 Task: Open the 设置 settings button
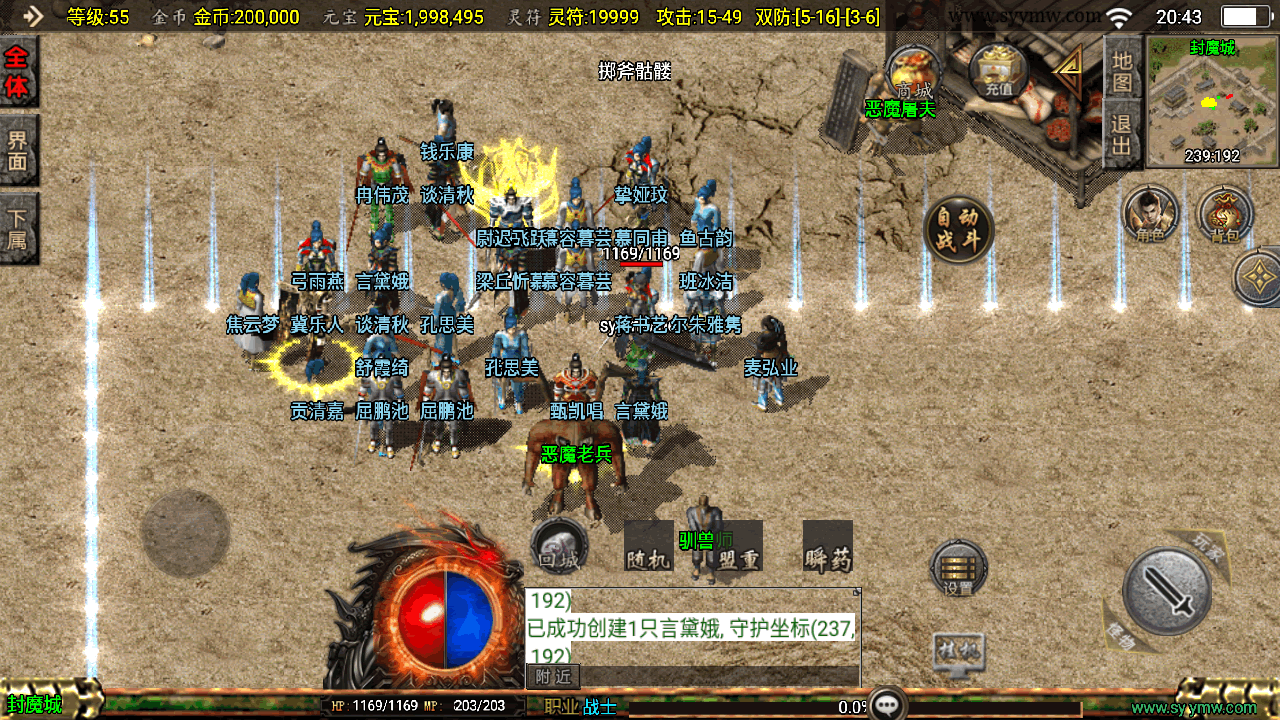coord(958,569)
